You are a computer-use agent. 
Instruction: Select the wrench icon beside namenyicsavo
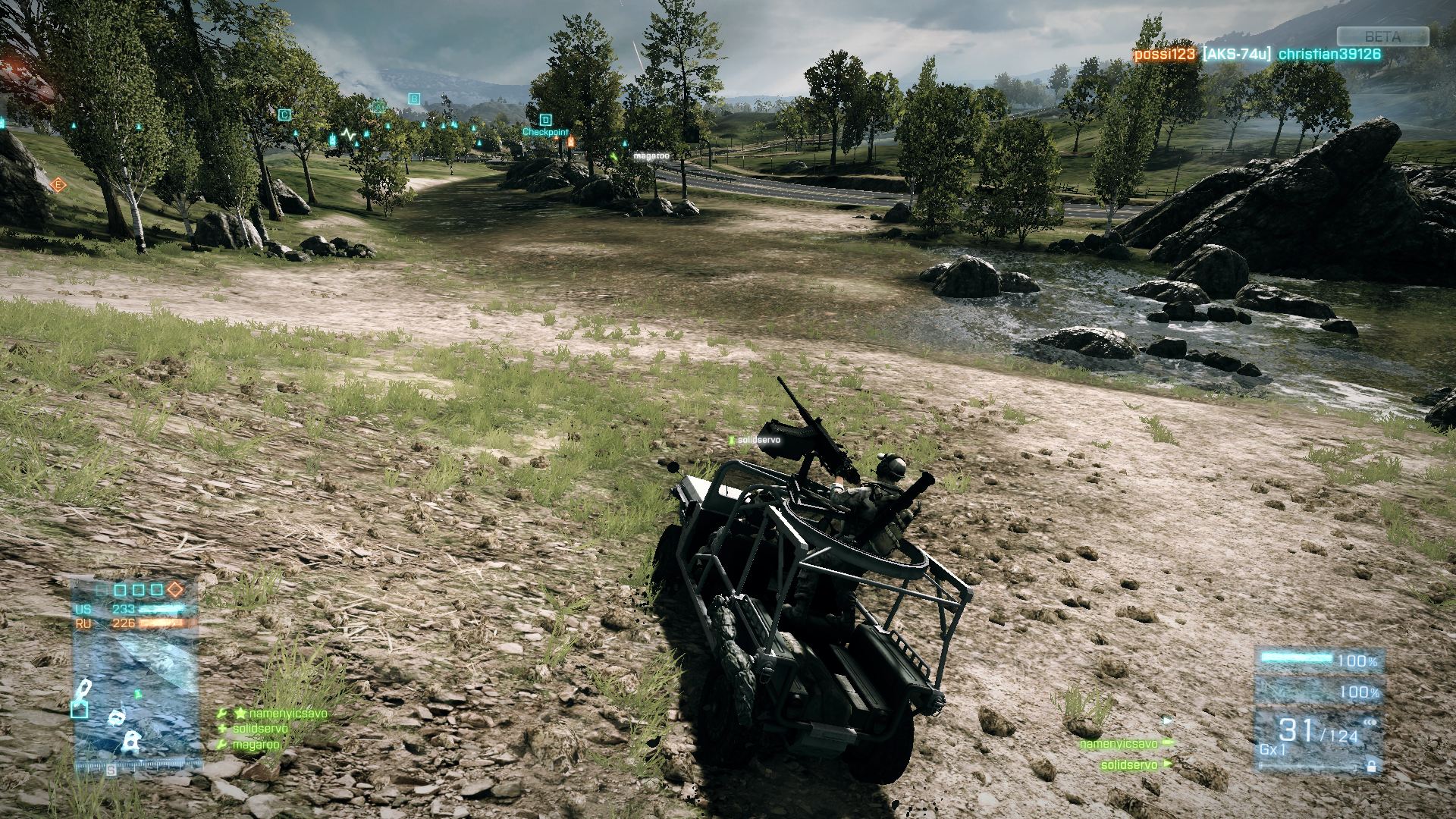[222, 713]
